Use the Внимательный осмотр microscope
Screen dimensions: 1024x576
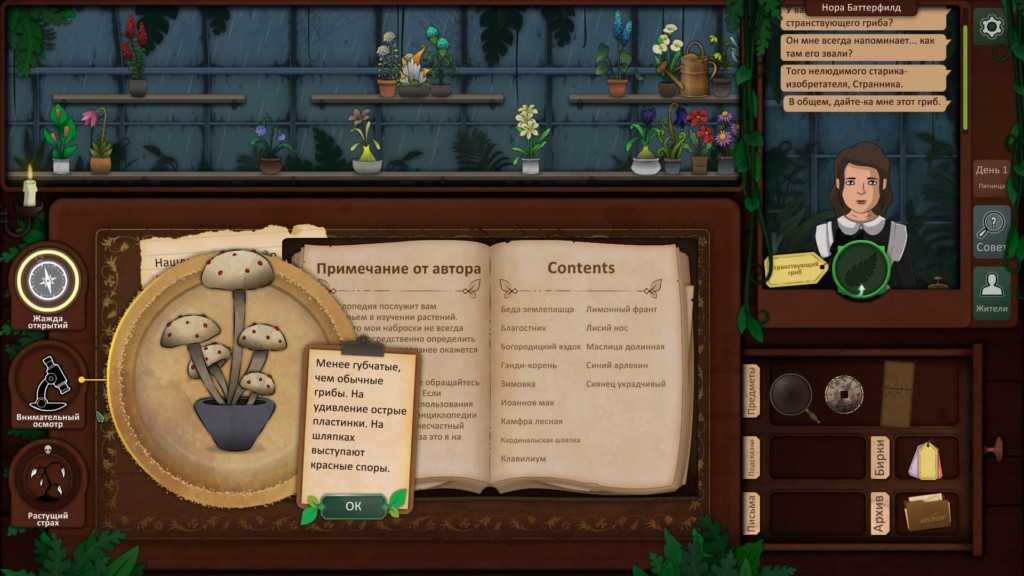47,381
